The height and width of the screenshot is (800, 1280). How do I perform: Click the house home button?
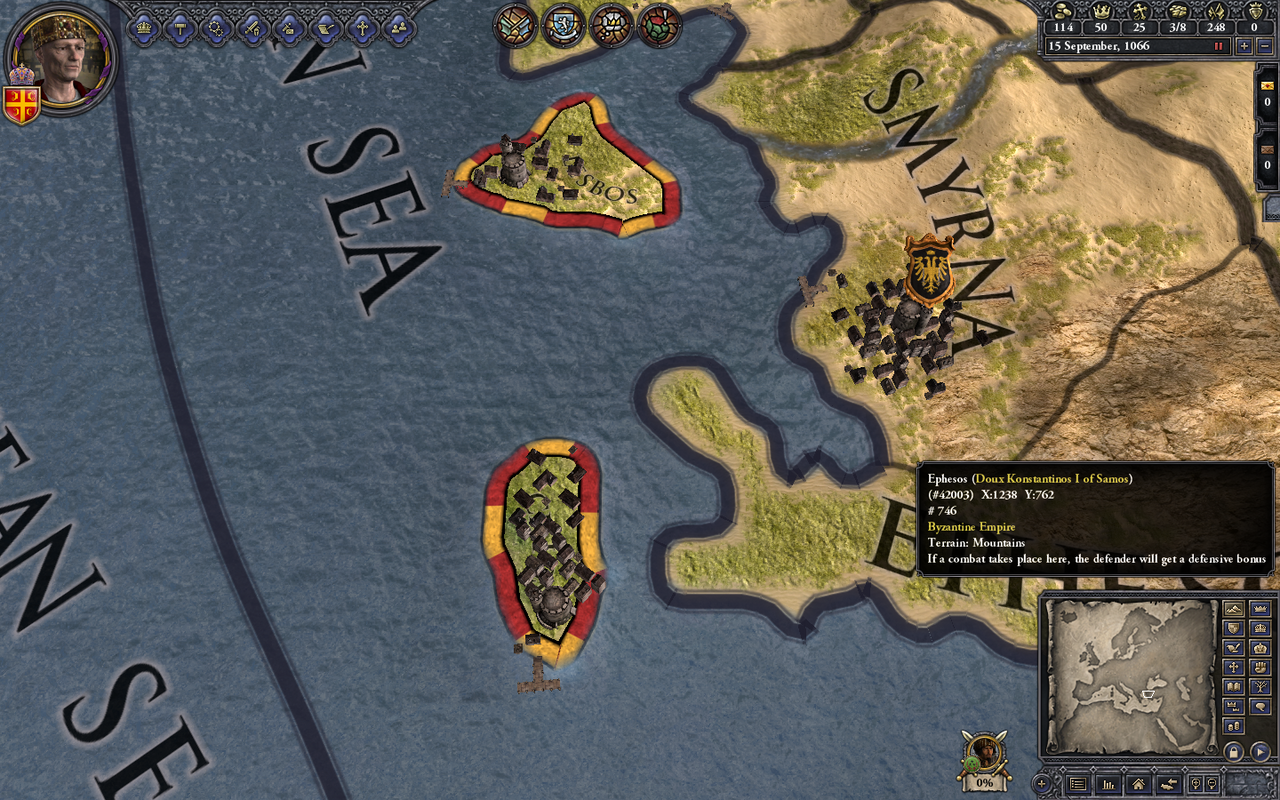point(1136,785)
